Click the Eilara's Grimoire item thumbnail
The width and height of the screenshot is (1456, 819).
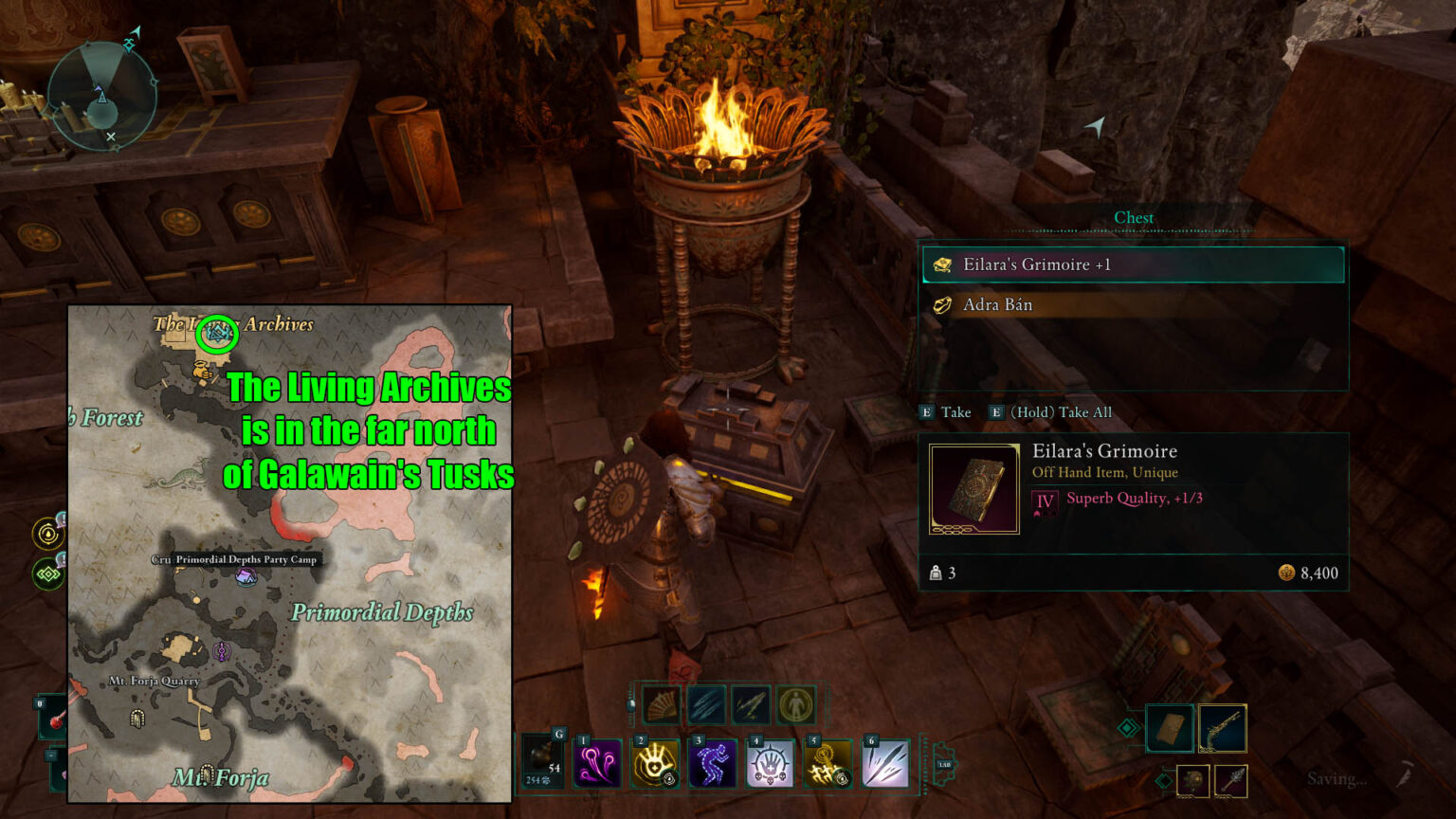click(x=974, y=488)
